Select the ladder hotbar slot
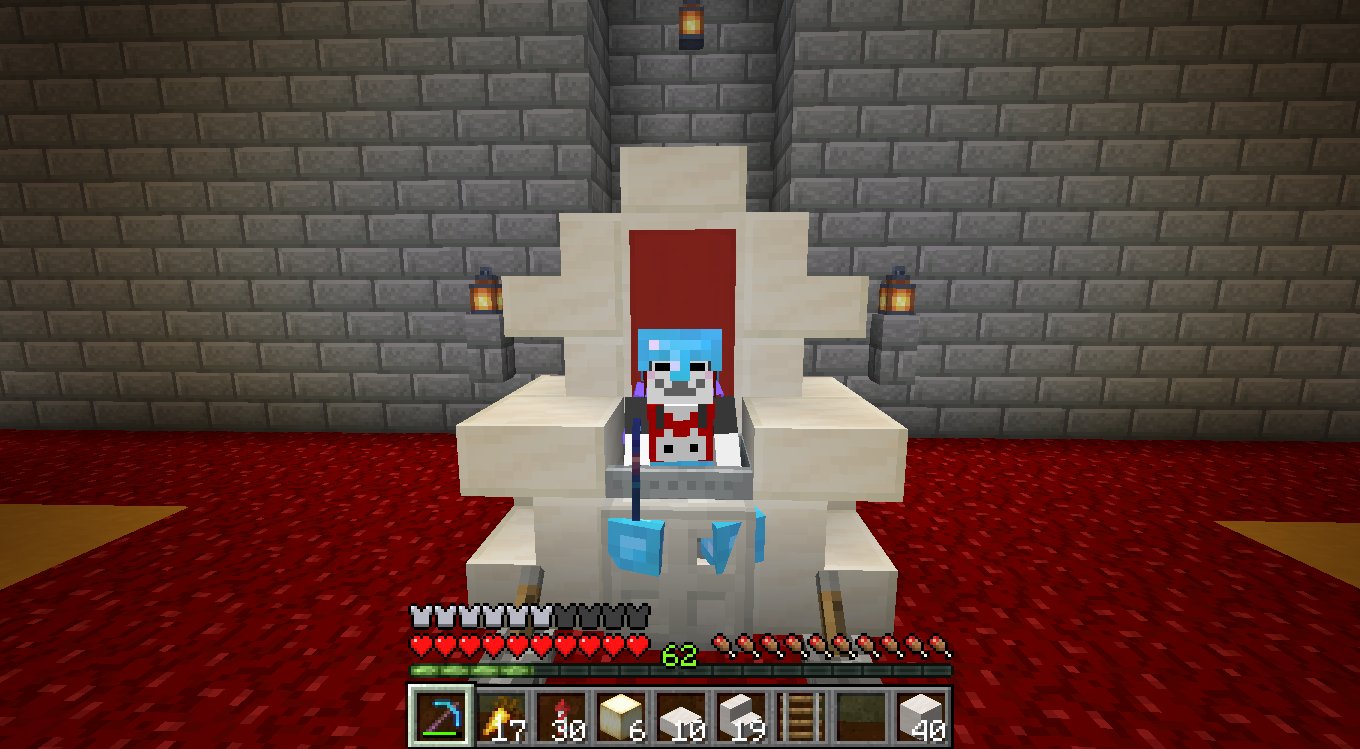This screenshot has height=749, width=1360. click(x=801, y=715)
